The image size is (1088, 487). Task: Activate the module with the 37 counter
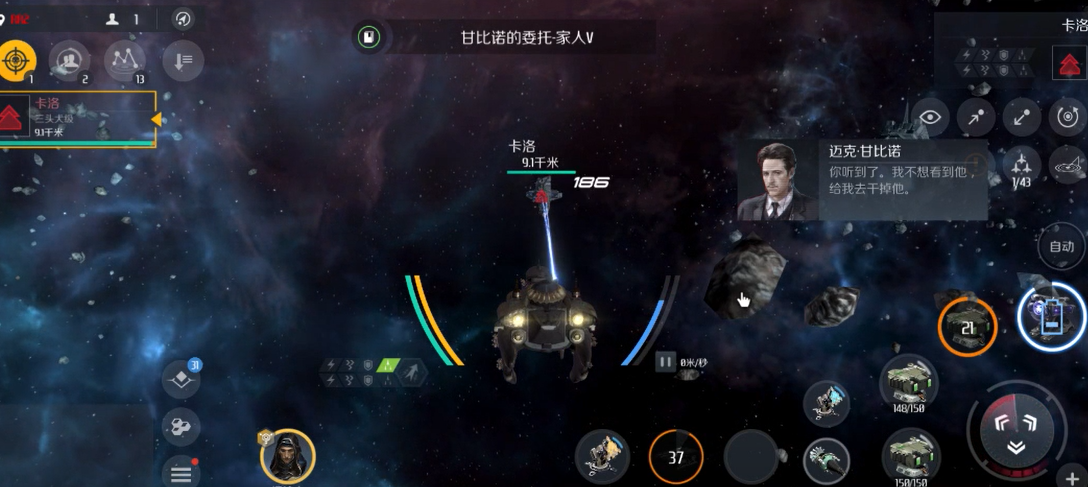[676, 458]
